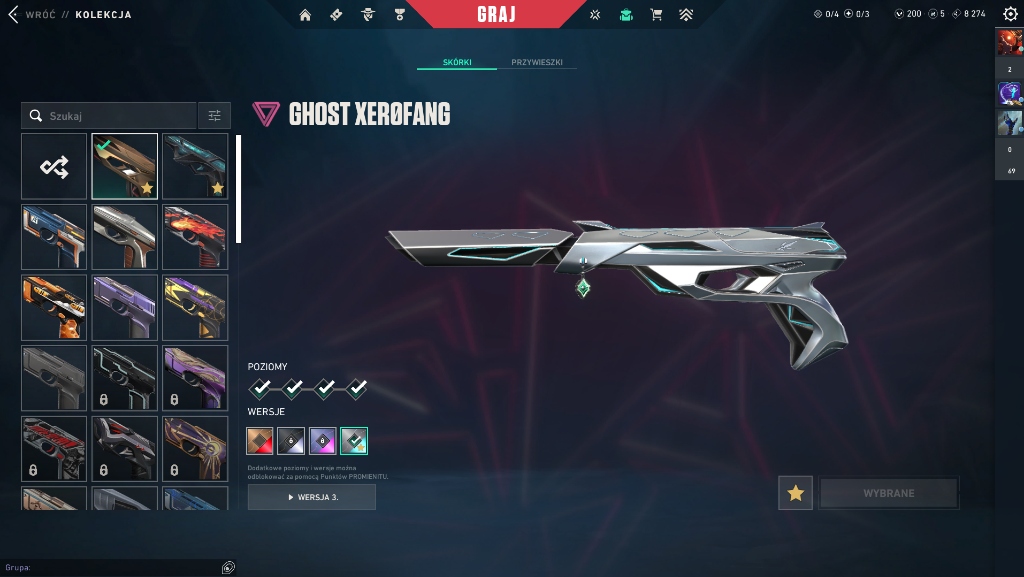Play the Wersja 3 preview
1024x577 pixels.
(x=312, y=497)
